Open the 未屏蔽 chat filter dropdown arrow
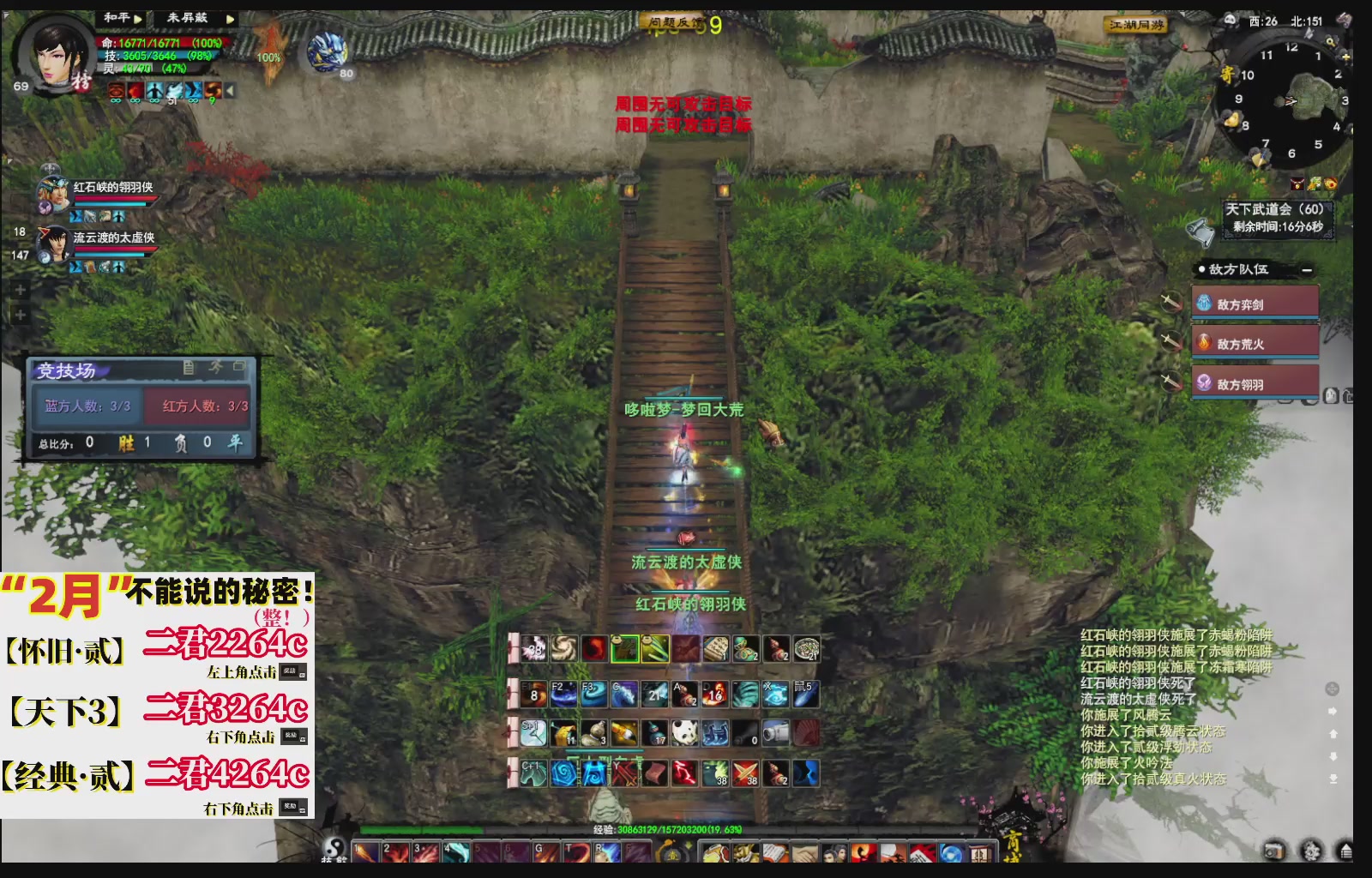 230,19
